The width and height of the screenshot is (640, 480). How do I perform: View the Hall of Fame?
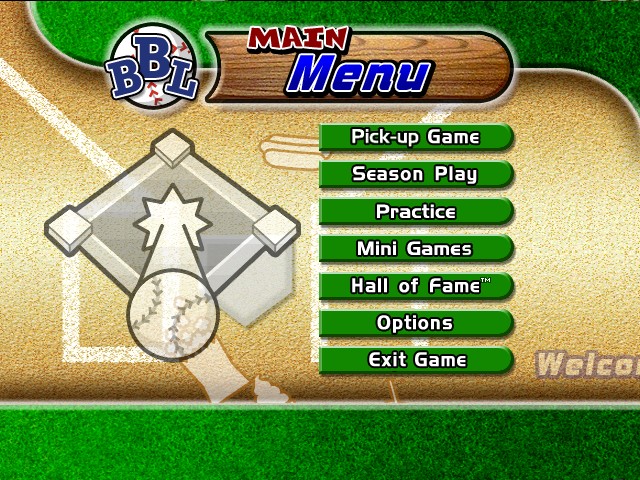click(x=416, y=285)
